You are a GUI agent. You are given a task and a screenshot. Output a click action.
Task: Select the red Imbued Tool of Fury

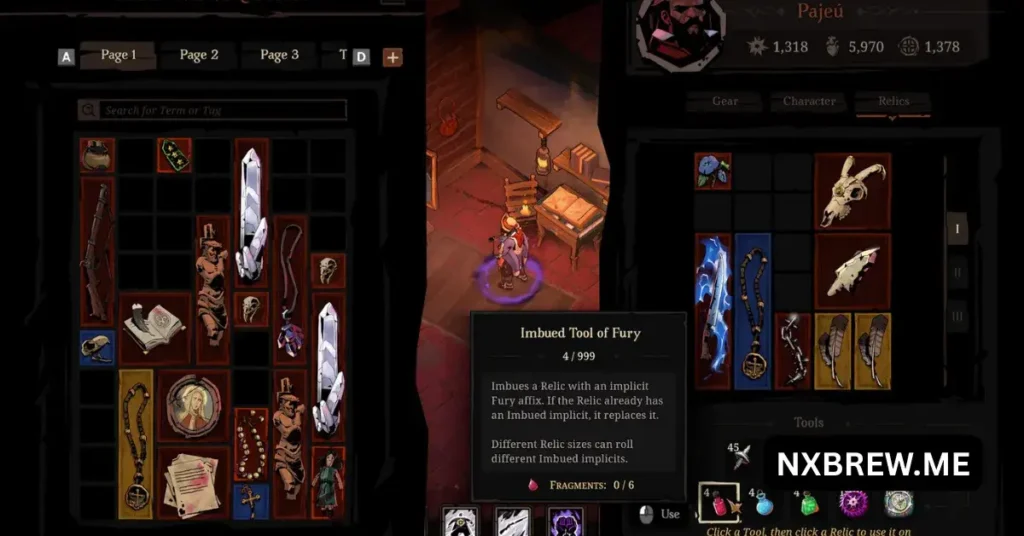719,501
